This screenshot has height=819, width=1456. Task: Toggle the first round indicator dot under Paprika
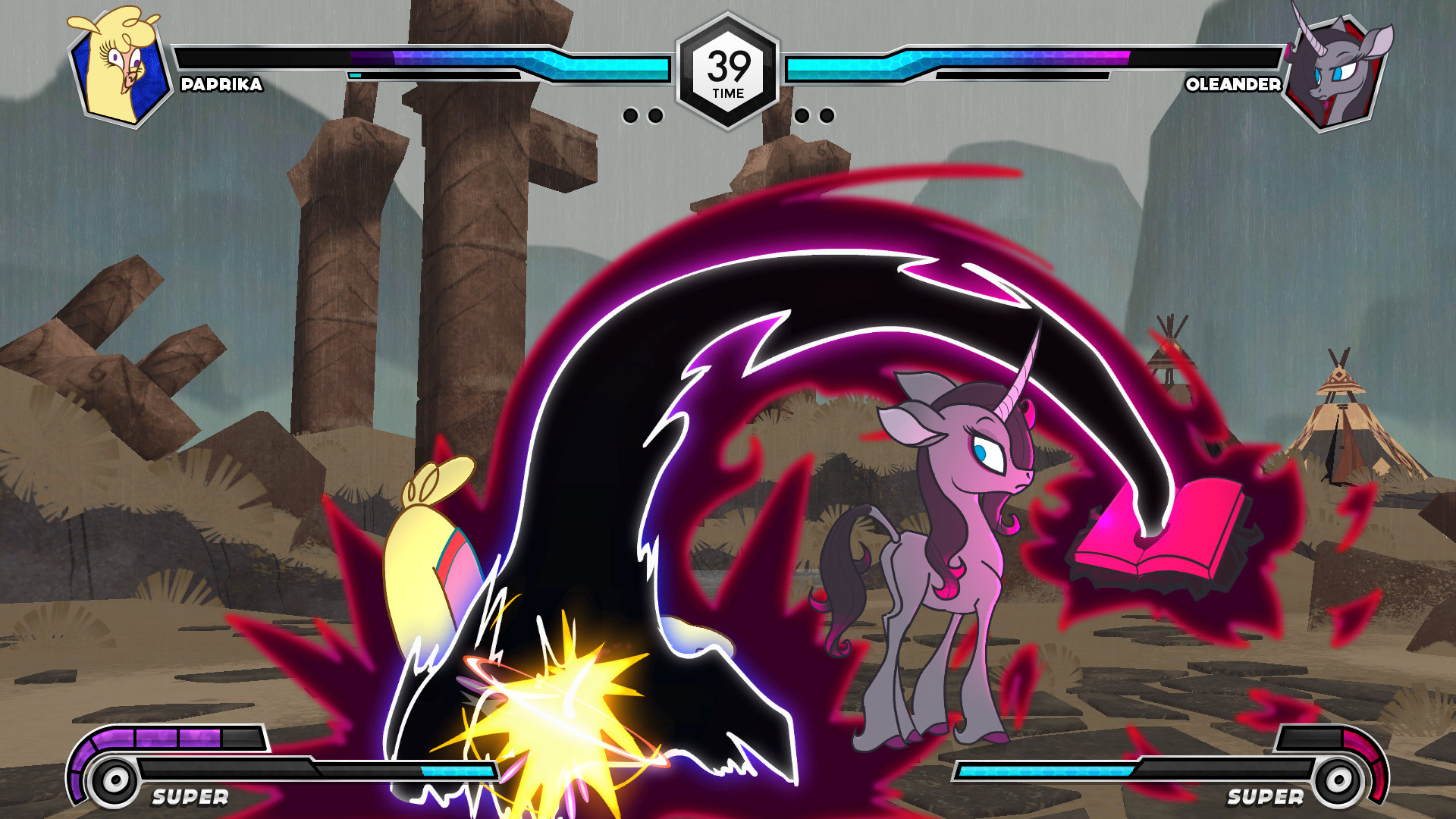click(632, 115)
